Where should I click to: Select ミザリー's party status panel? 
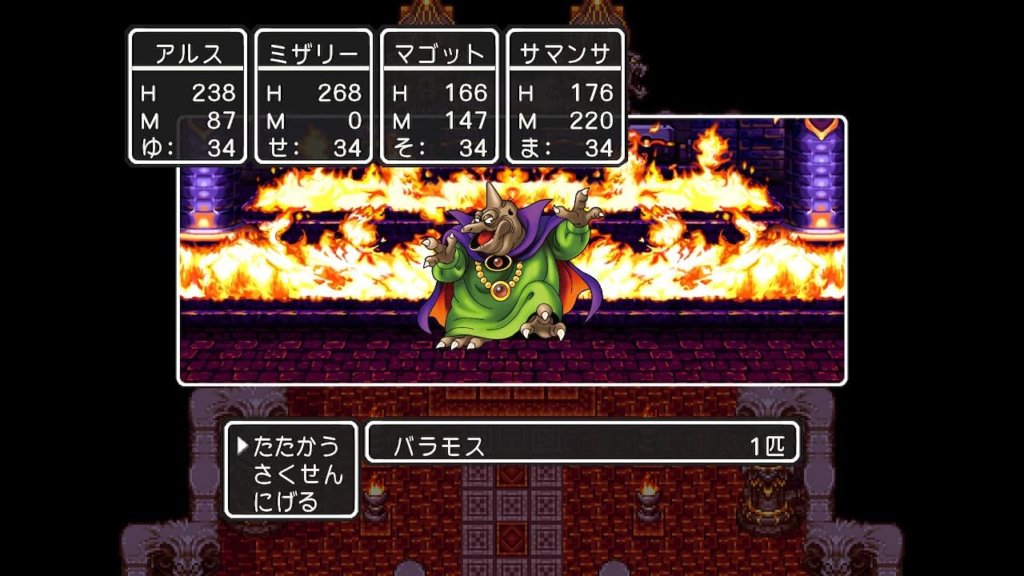[x=314, y=96]
